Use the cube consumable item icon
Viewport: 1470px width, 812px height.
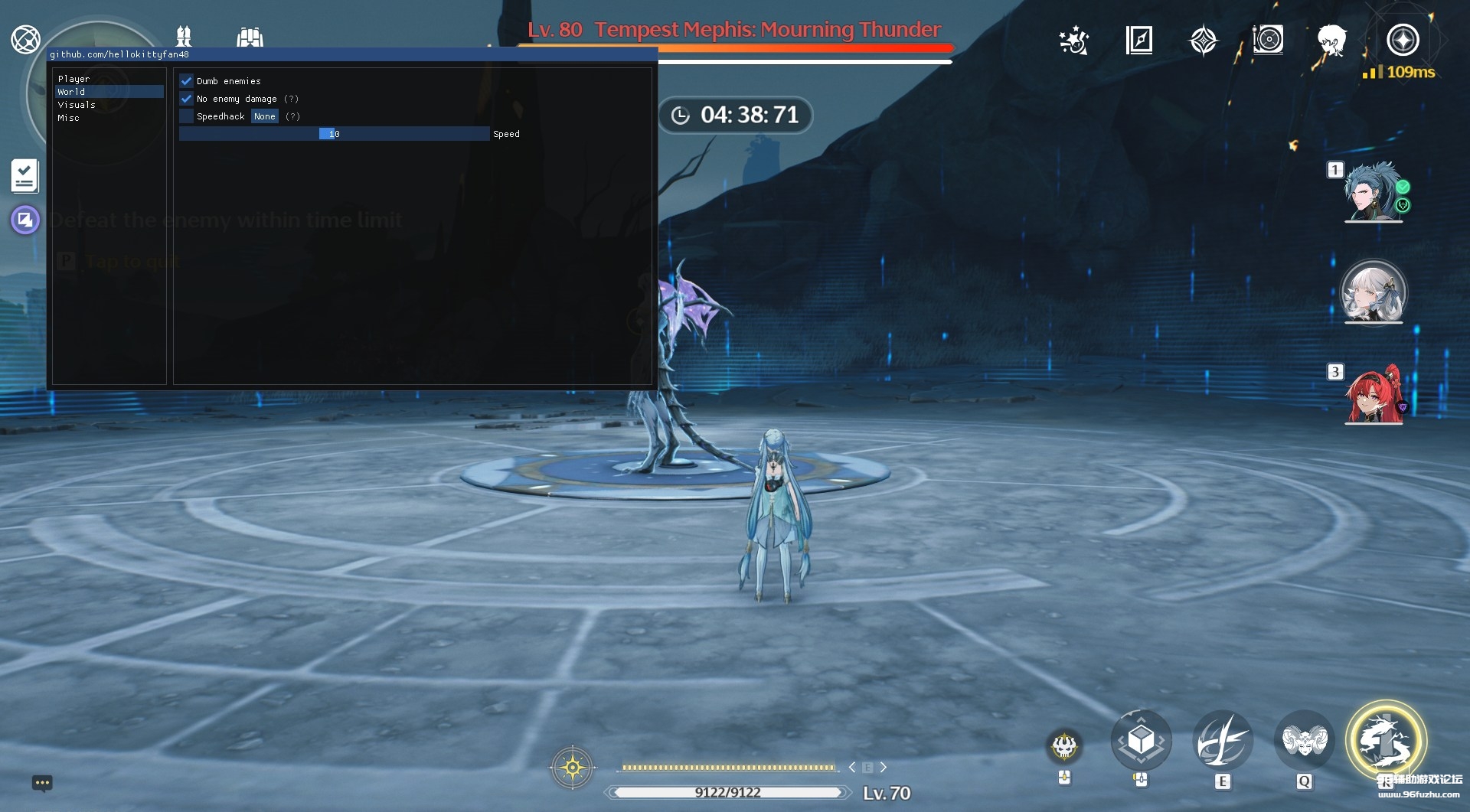pos(1142,739)
